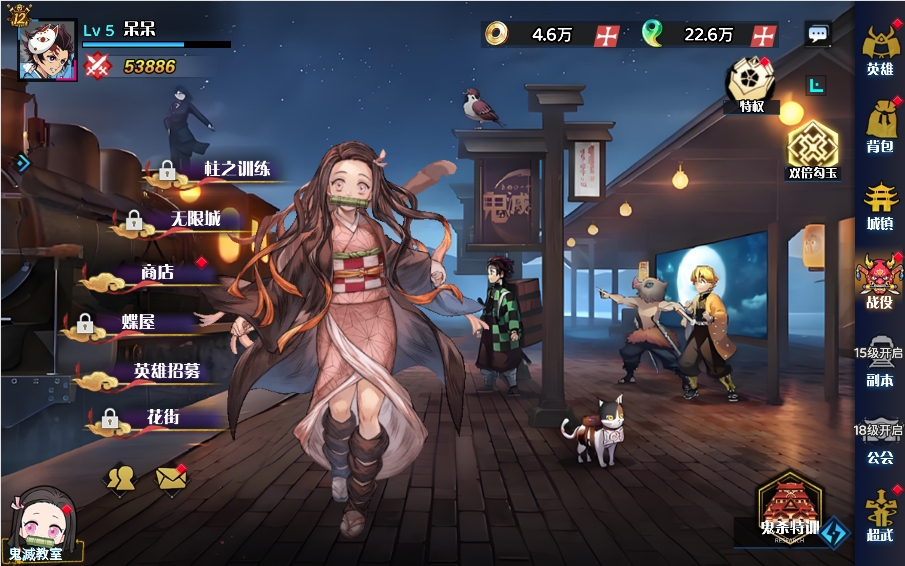The height and width of the screenshot is (566, 905).
Task: Add more gold coins with plus button
Action: [x=607, y=35]
